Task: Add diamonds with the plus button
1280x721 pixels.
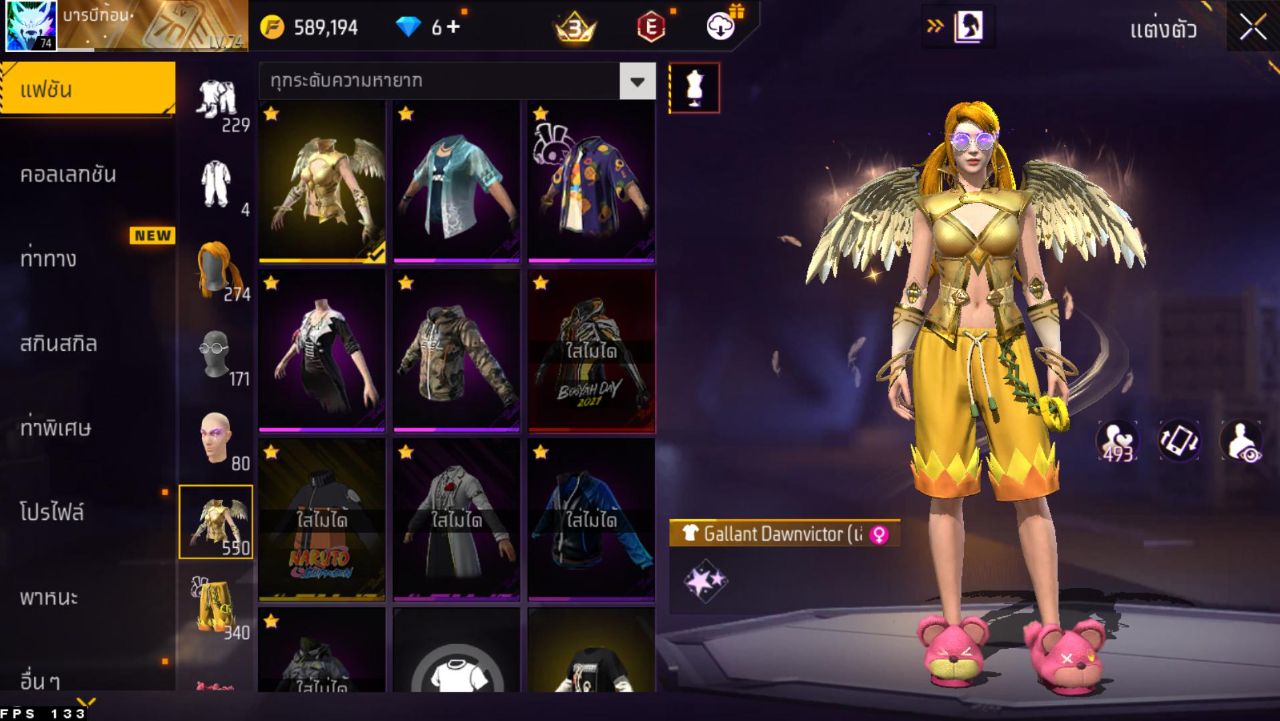Action: [453, 27]
